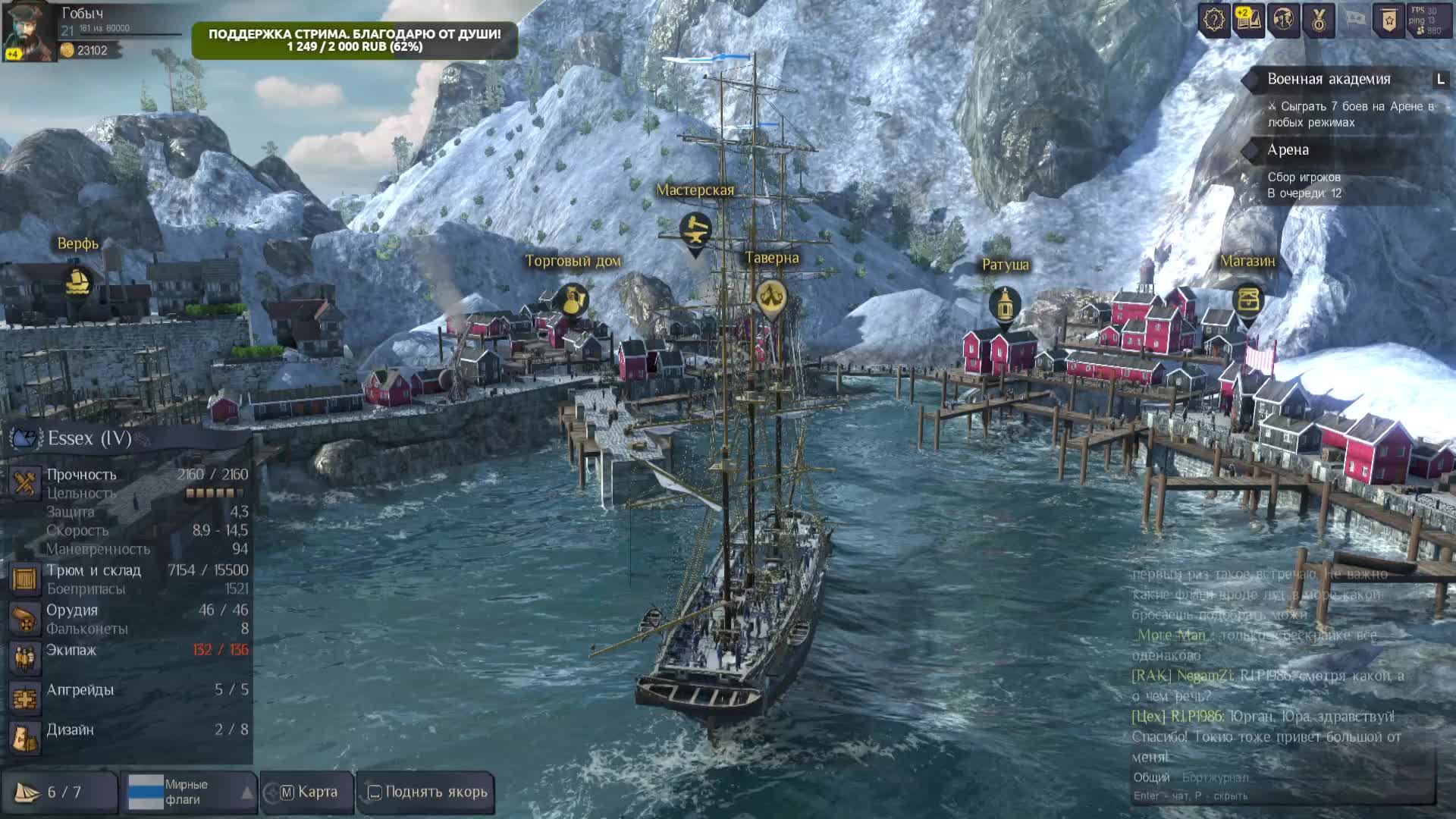Open the Верфь shipyard building
This screenshot has width=1456, height=819.
(77, 282)
